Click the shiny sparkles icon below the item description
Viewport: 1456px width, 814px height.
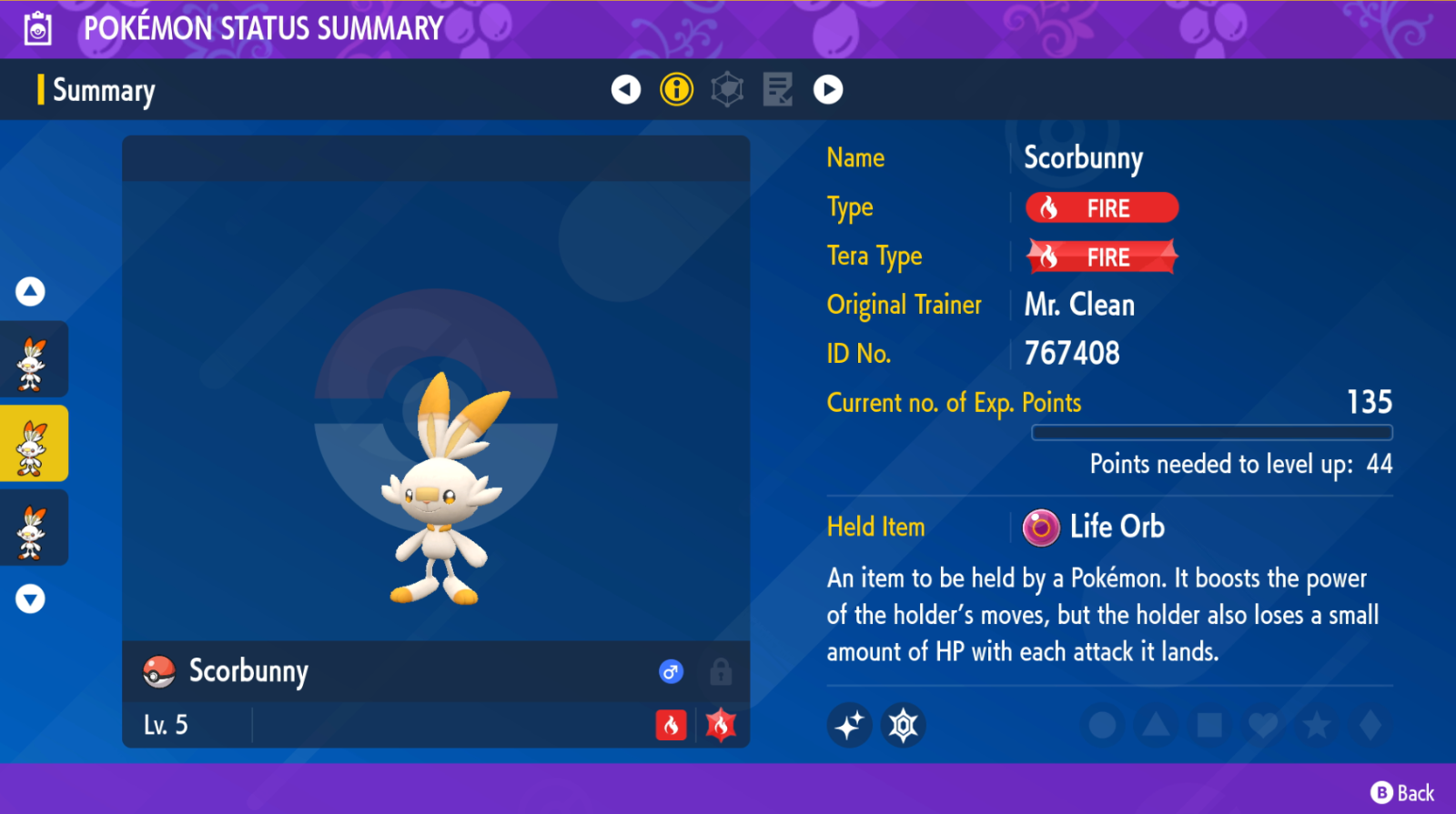pos(849,725)
